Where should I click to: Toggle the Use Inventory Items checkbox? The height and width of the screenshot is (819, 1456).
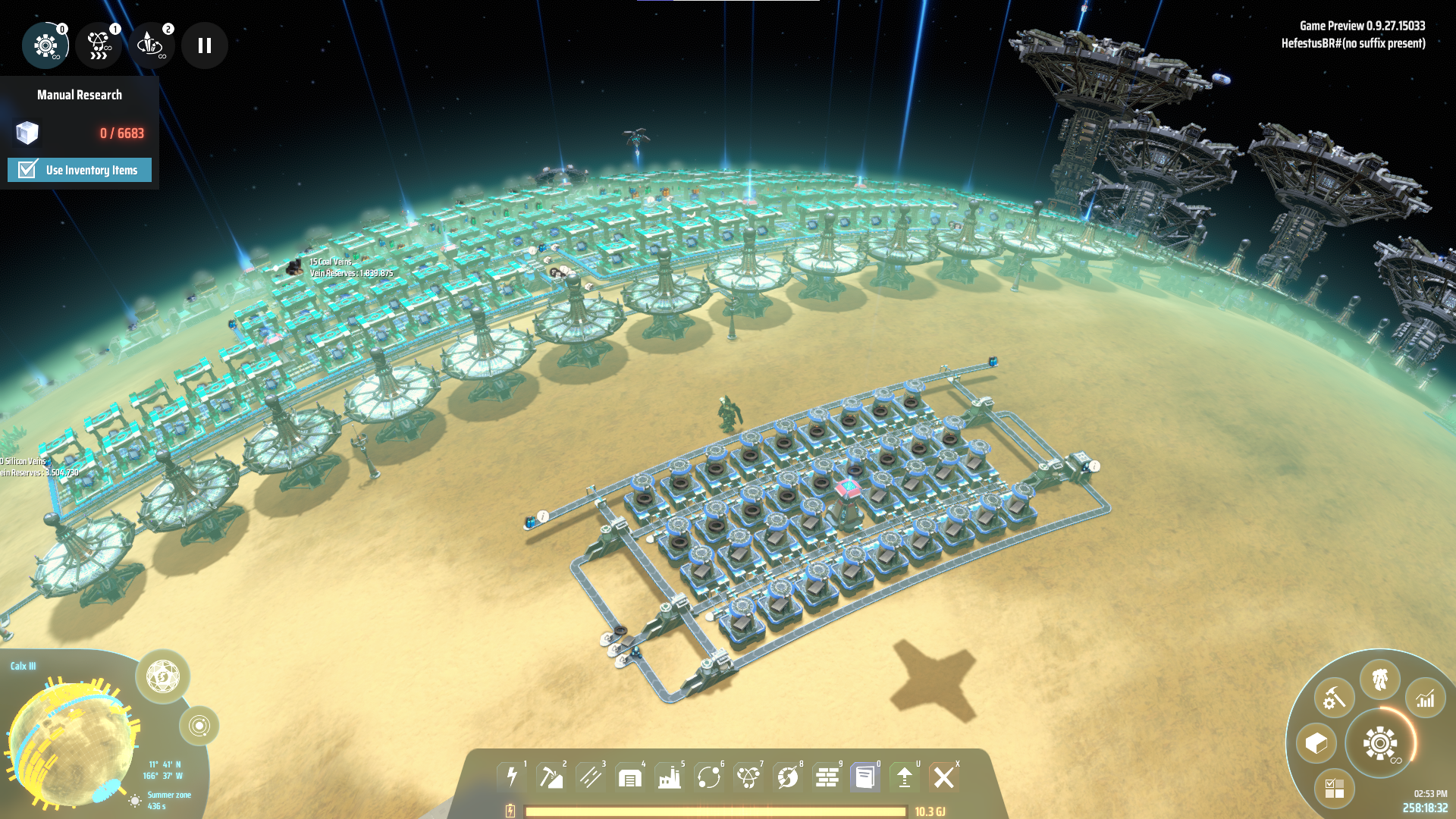click(x=28, y=170)
